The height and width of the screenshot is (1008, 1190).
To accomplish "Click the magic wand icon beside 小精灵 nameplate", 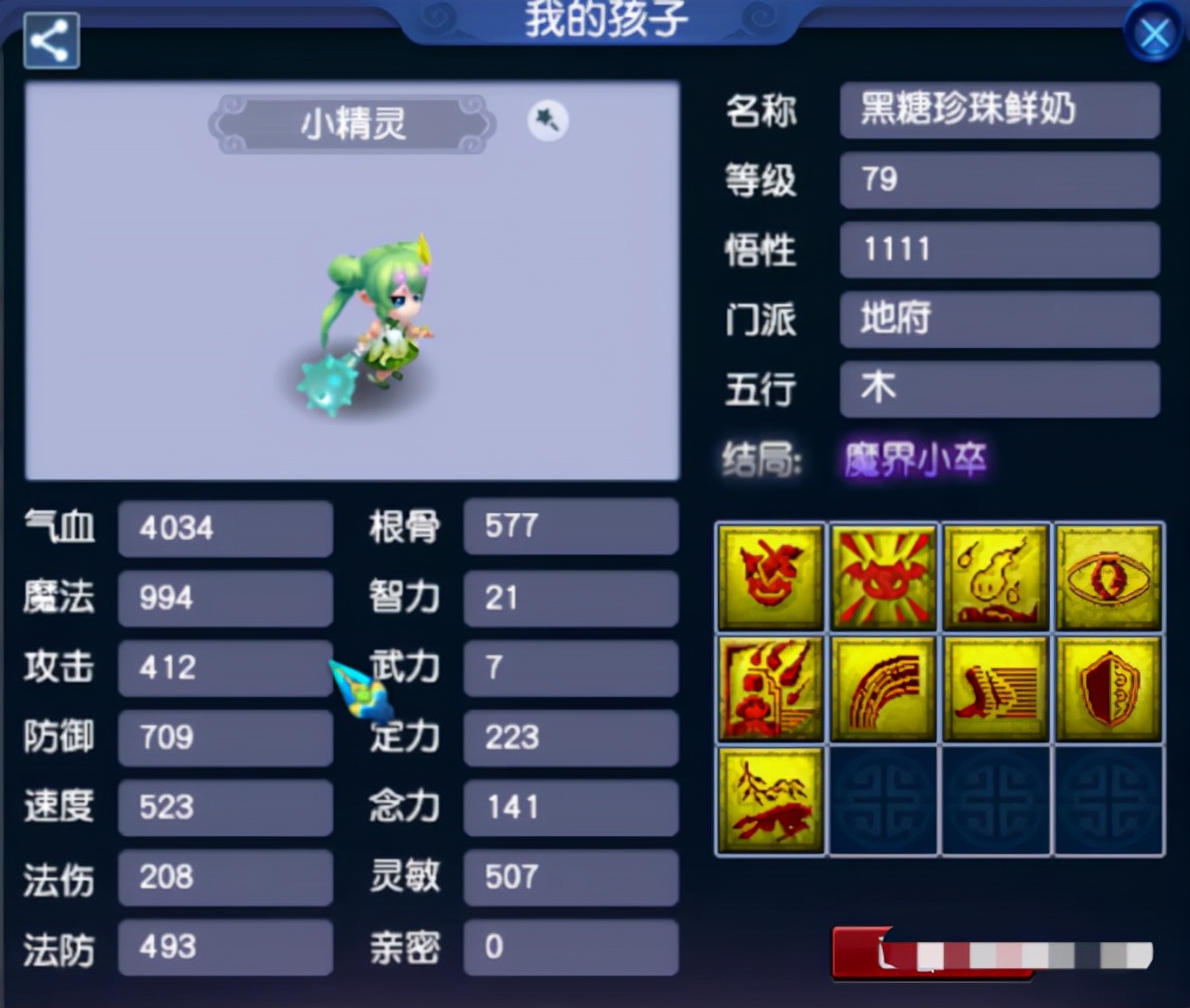I will tap(547, 121).
